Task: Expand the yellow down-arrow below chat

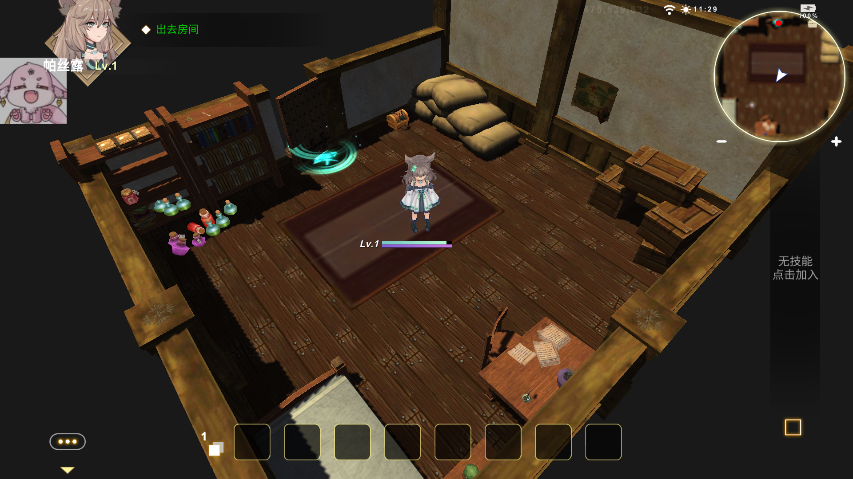Action: point(68,469)
